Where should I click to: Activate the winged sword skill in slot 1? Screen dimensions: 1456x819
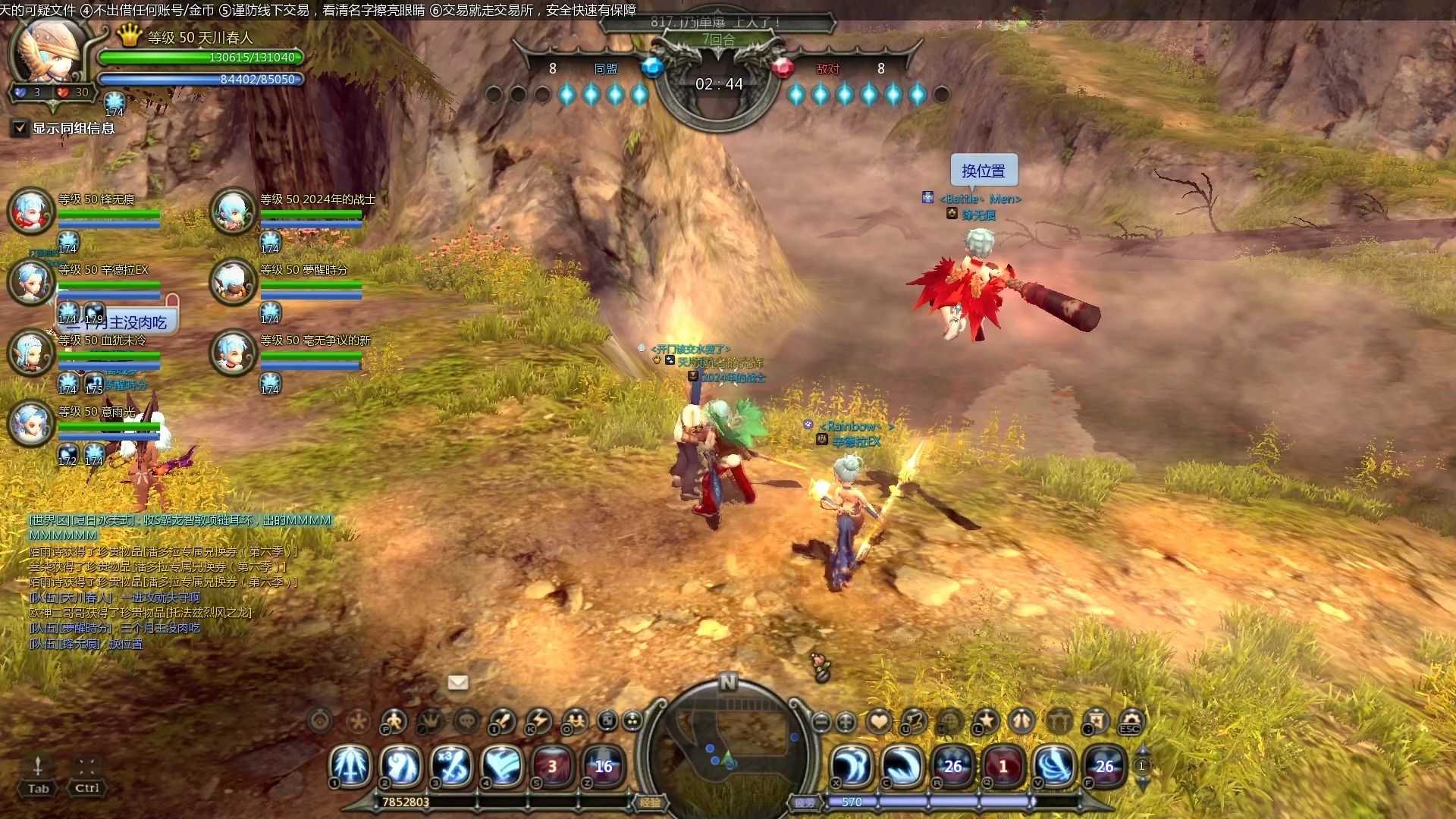point(351,766)
